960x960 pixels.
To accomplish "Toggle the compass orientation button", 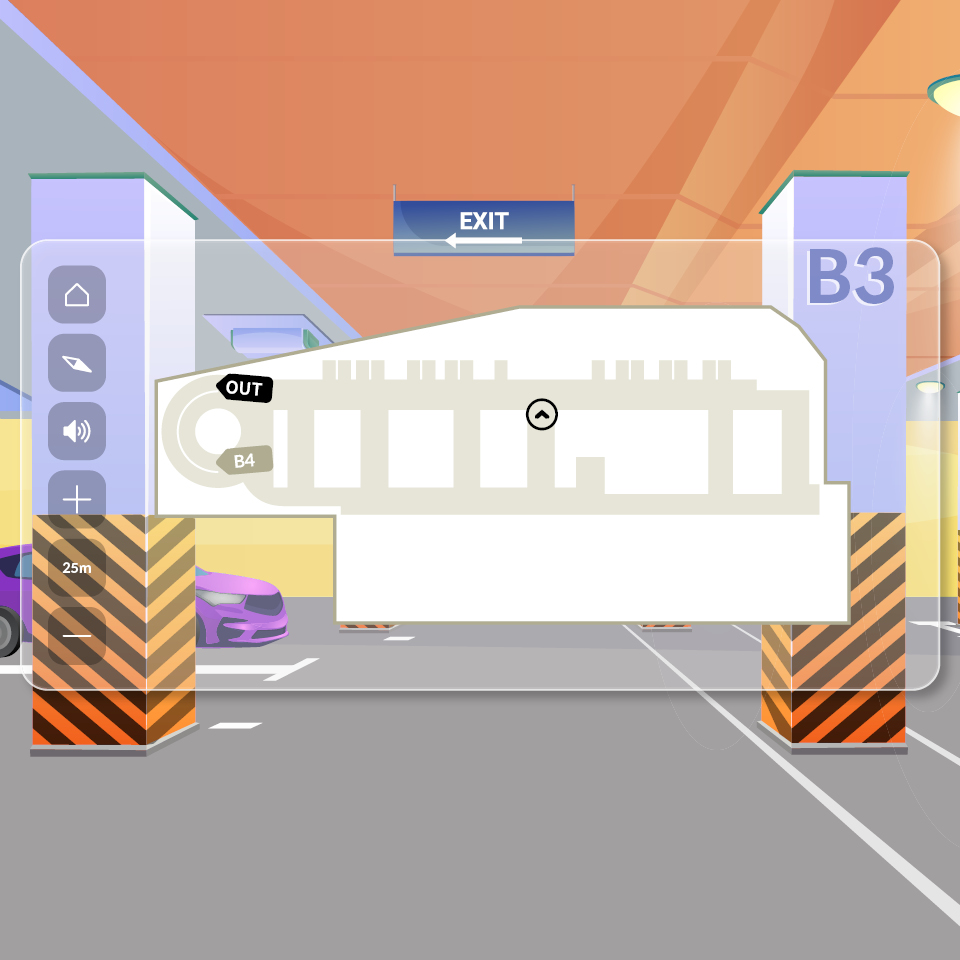I will coord(77,363).
